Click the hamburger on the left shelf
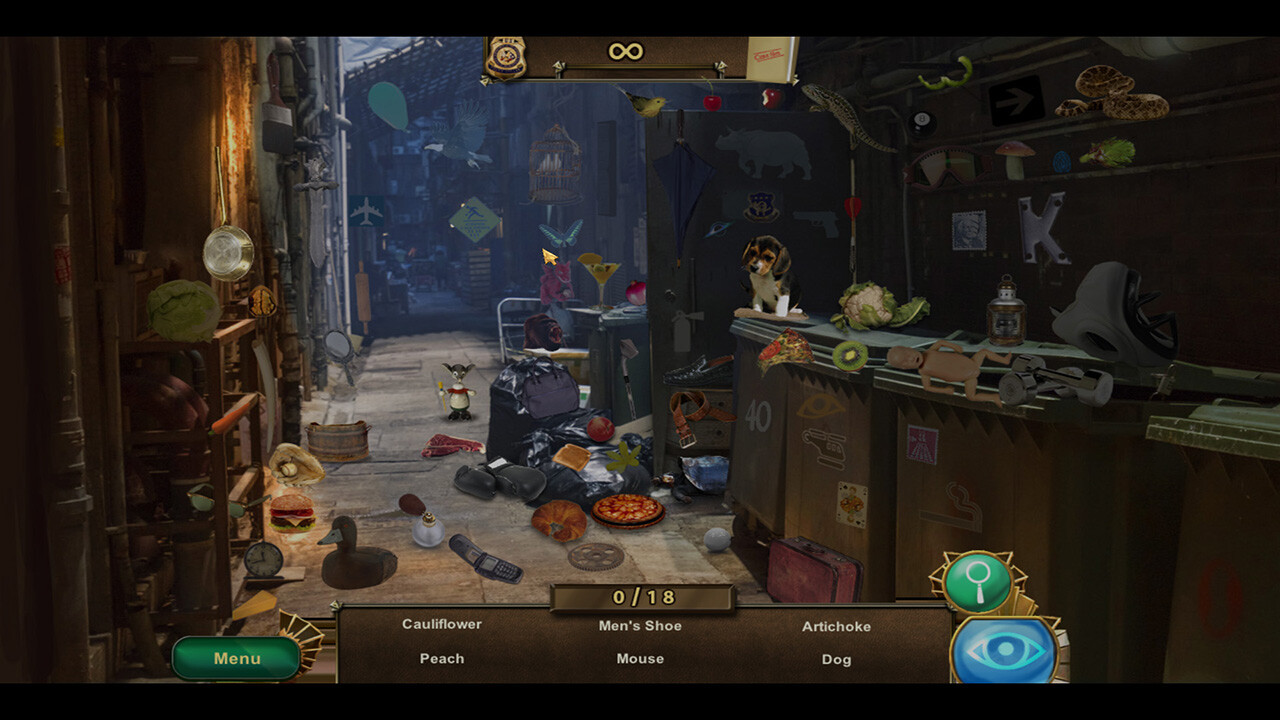Viewport: 1280px width, 720px height. [293, 513]
